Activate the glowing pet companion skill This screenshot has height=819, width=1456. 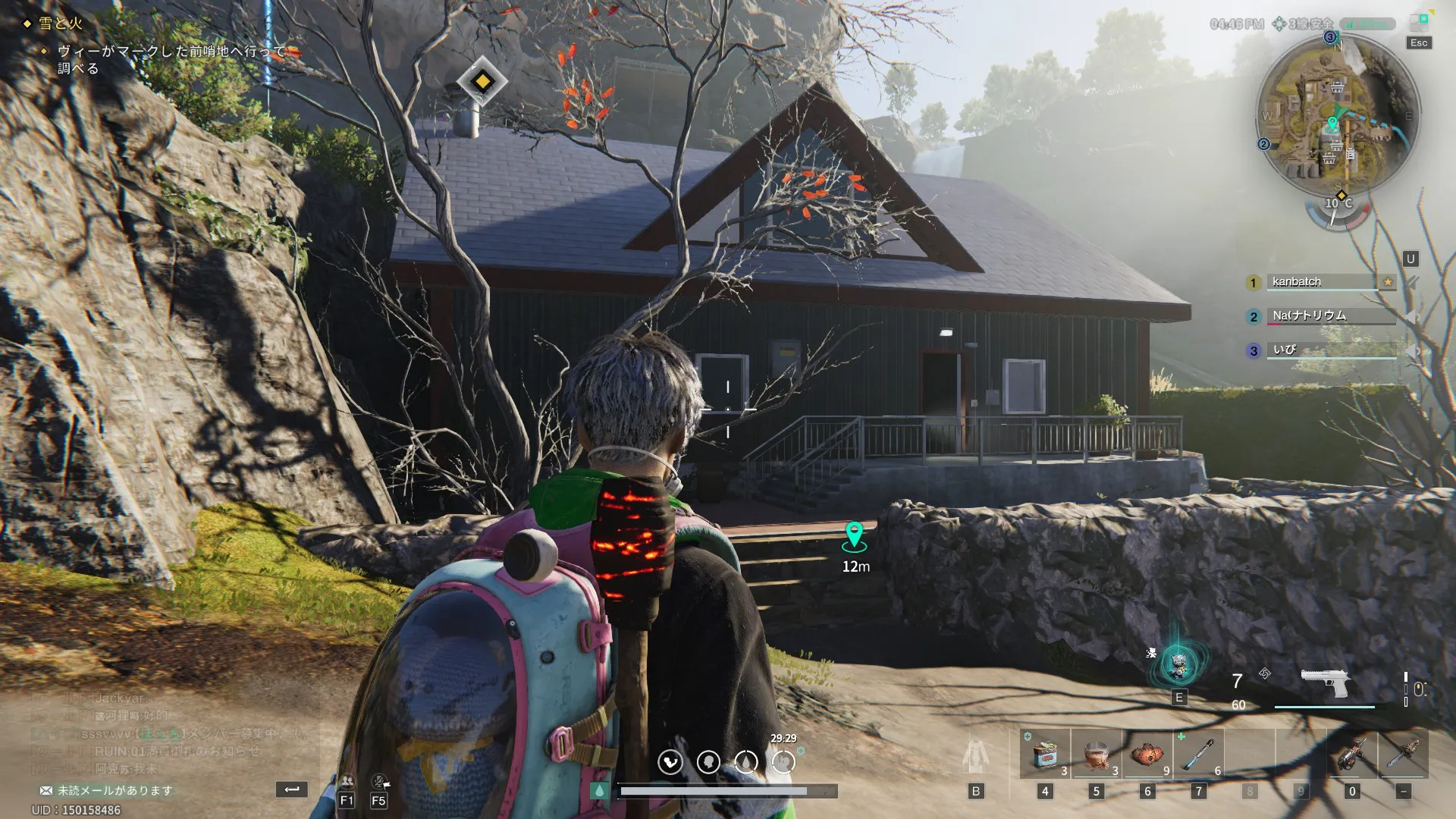coord(1178,666)
